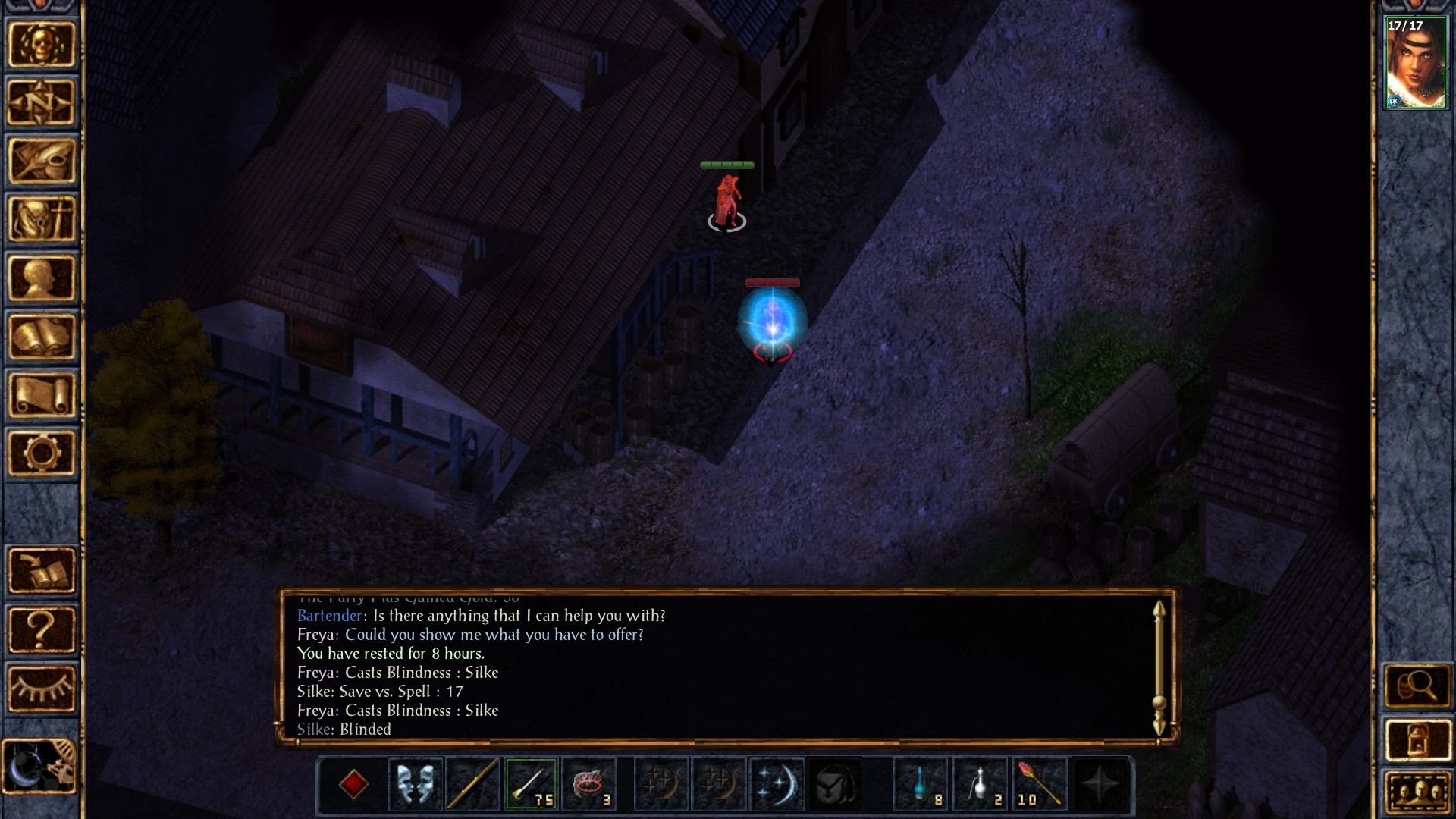Use the wand with 10 charges
This screenshot has width=1456, height=819.
[1038, 784]
